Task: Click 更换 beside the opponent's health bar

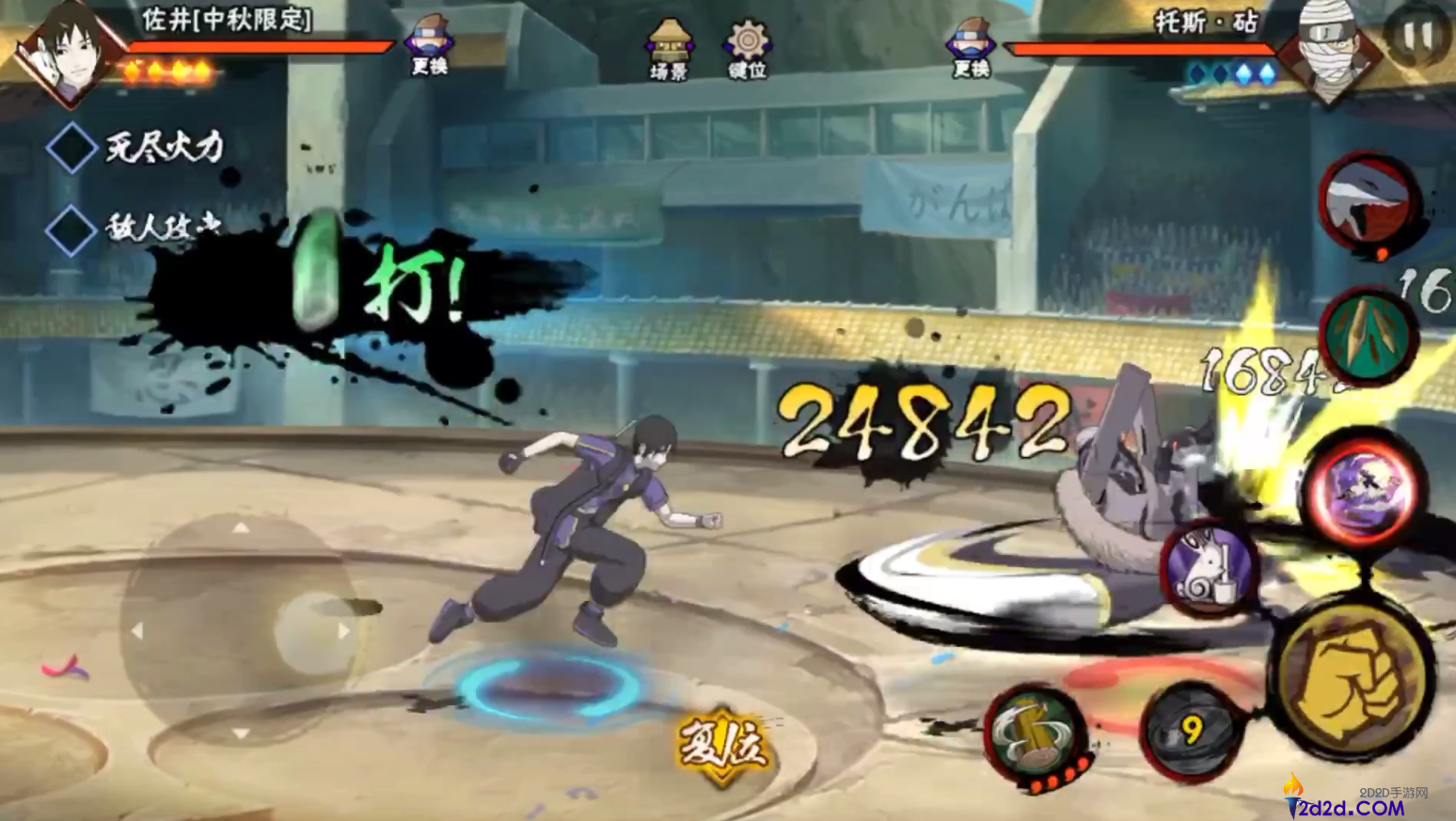Action: [971, 48]
